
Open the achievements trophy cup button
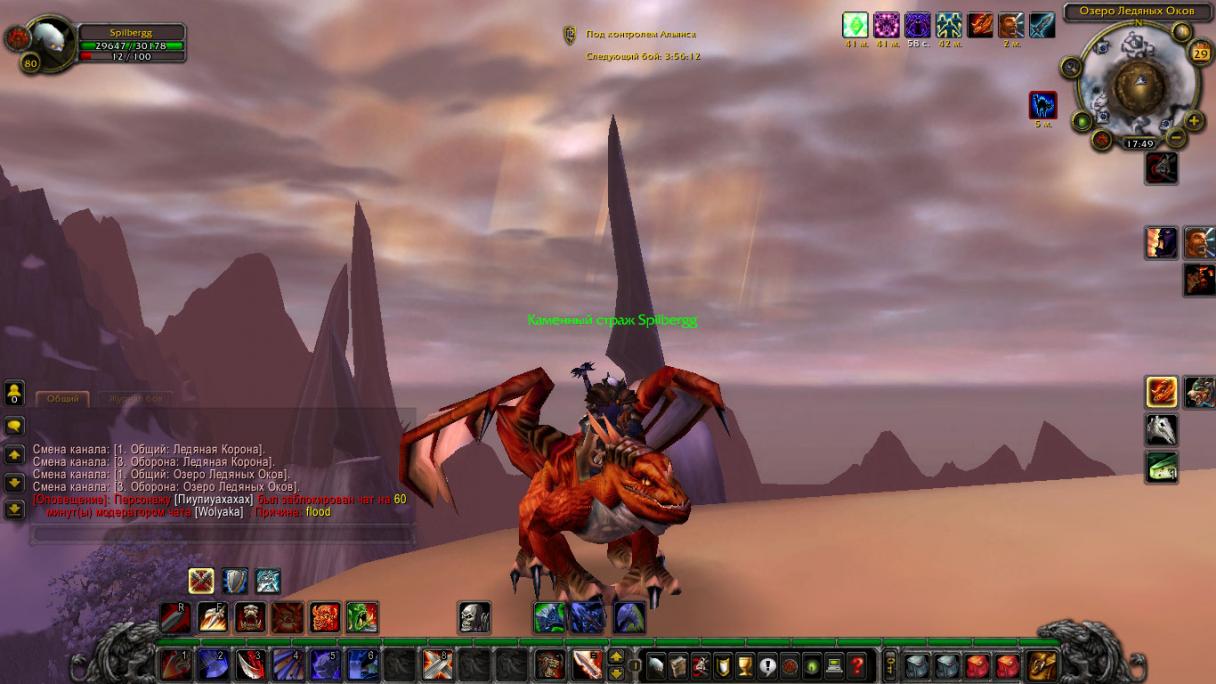click(745, 665)
